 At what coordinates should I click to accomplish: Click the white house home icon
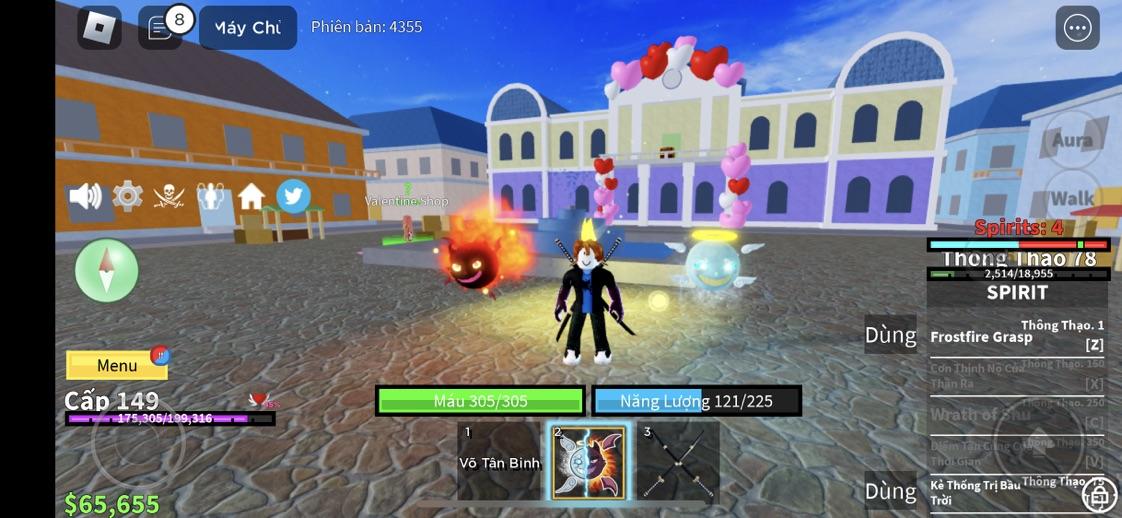click(x=251, y=196)
